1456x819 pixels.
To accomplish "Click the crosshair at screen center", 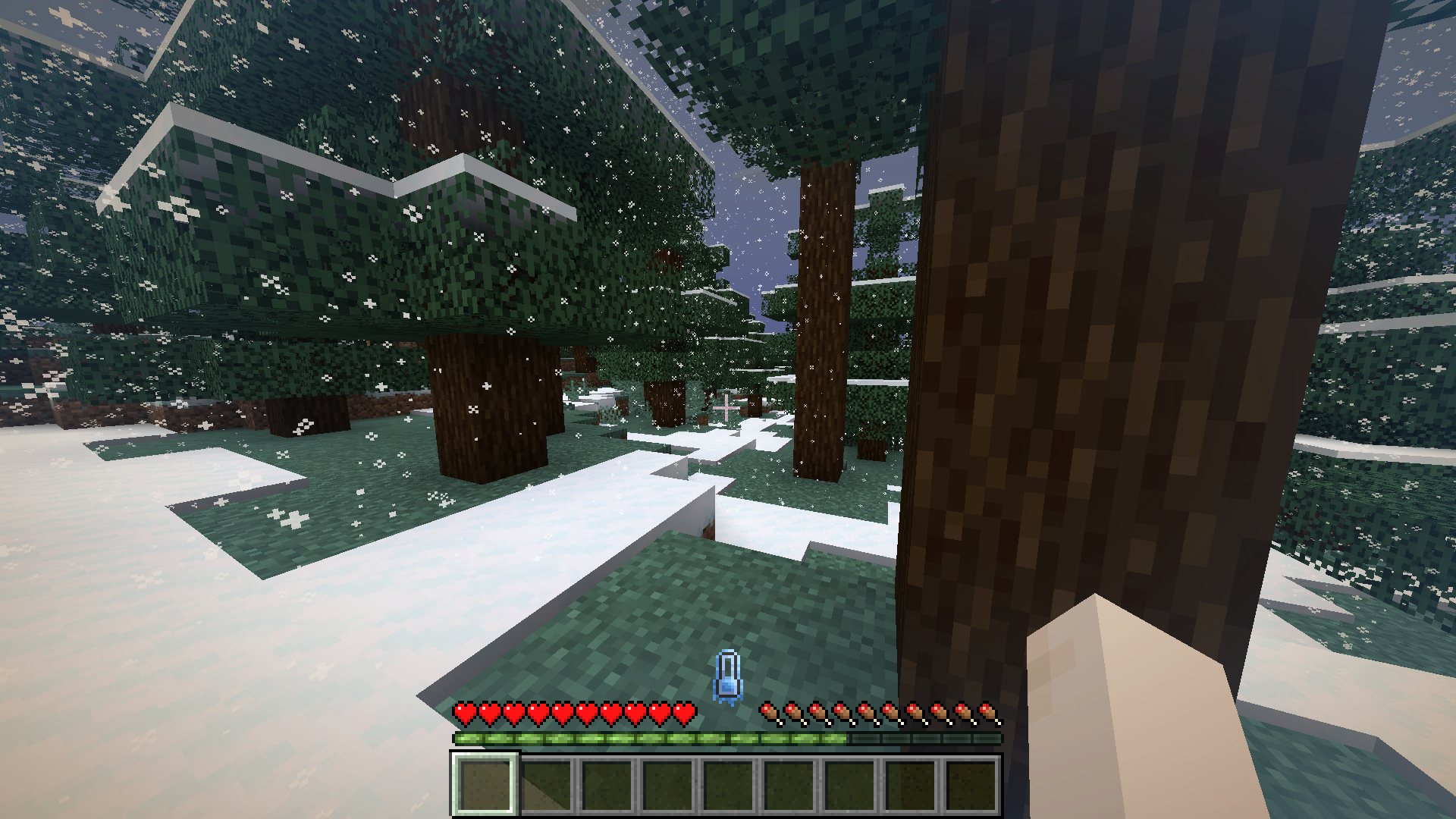I will (726, 408).
